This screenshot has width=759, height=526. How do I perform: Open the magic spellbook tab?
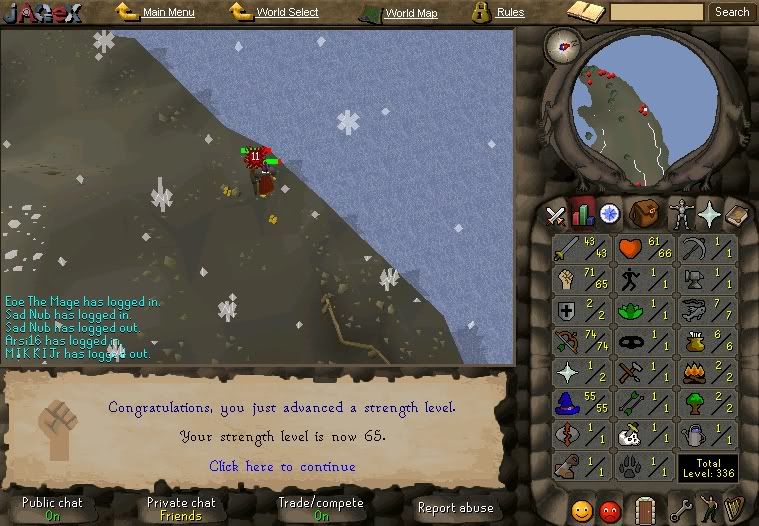tap(710, 214)
